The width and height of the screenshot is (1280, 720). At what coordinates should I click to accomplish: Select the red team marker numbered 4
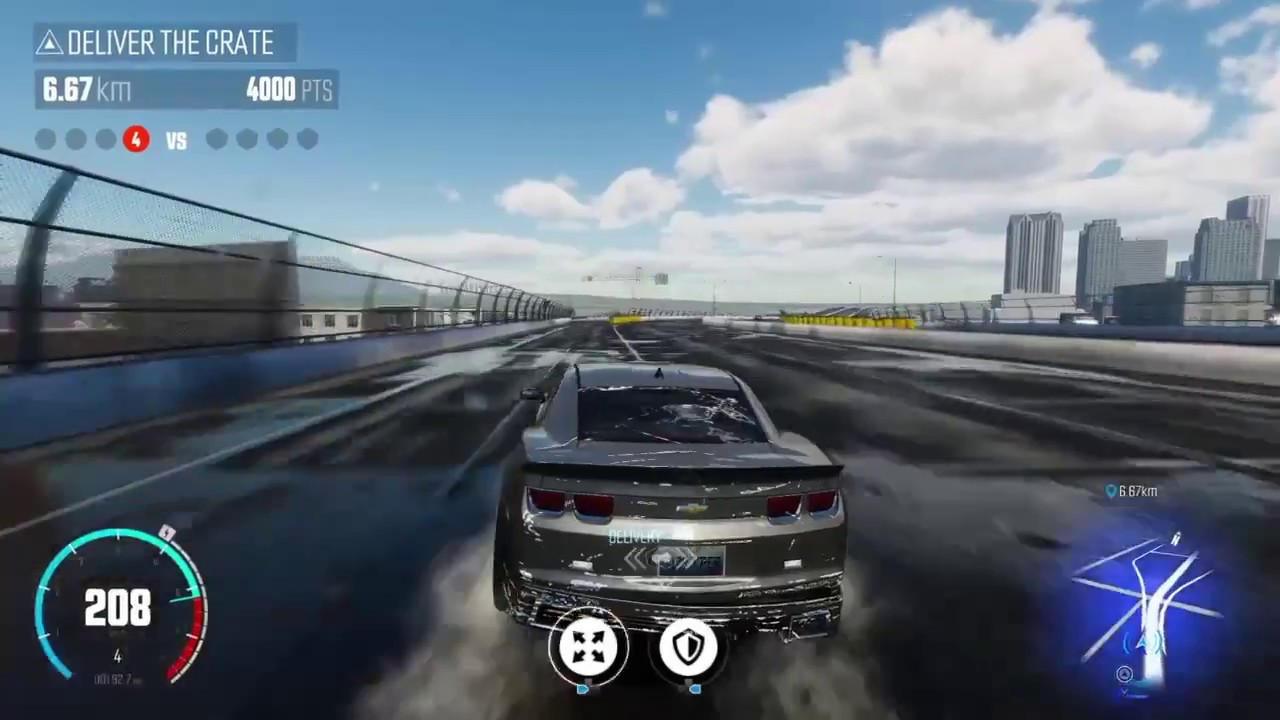136,140
